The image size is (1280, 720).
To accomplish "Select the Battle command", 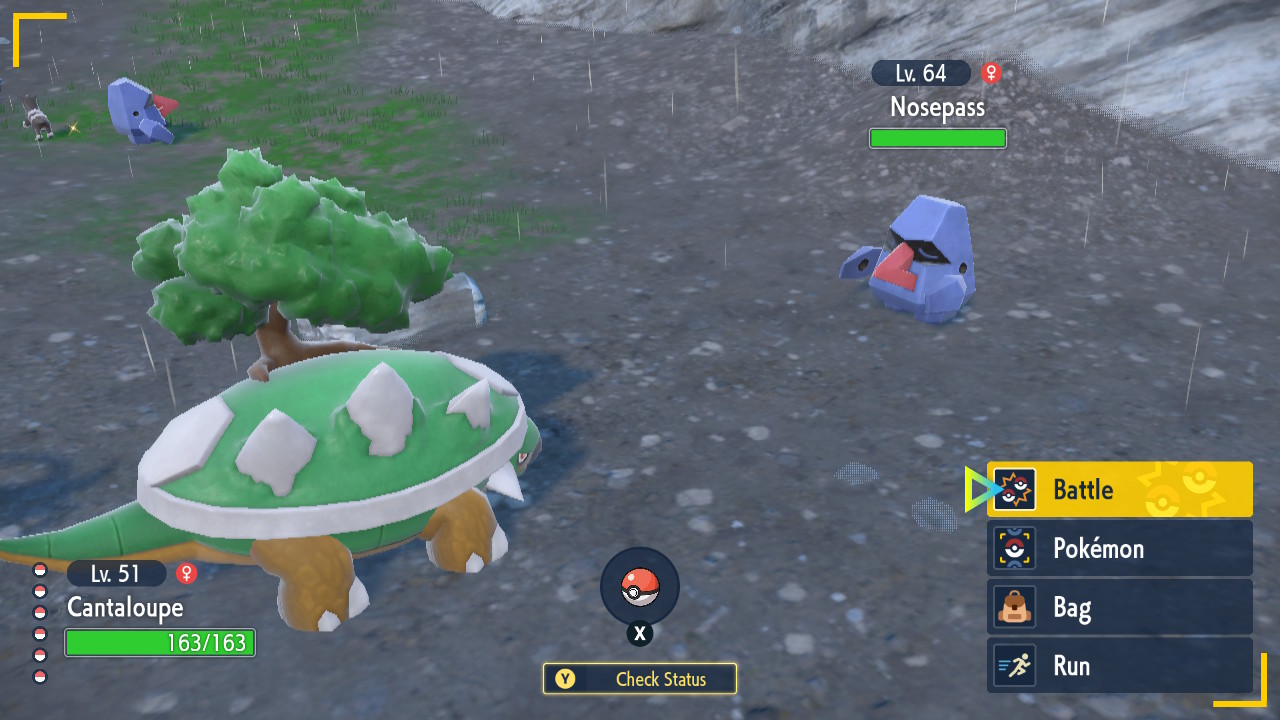I will [x=1119, y=489].
